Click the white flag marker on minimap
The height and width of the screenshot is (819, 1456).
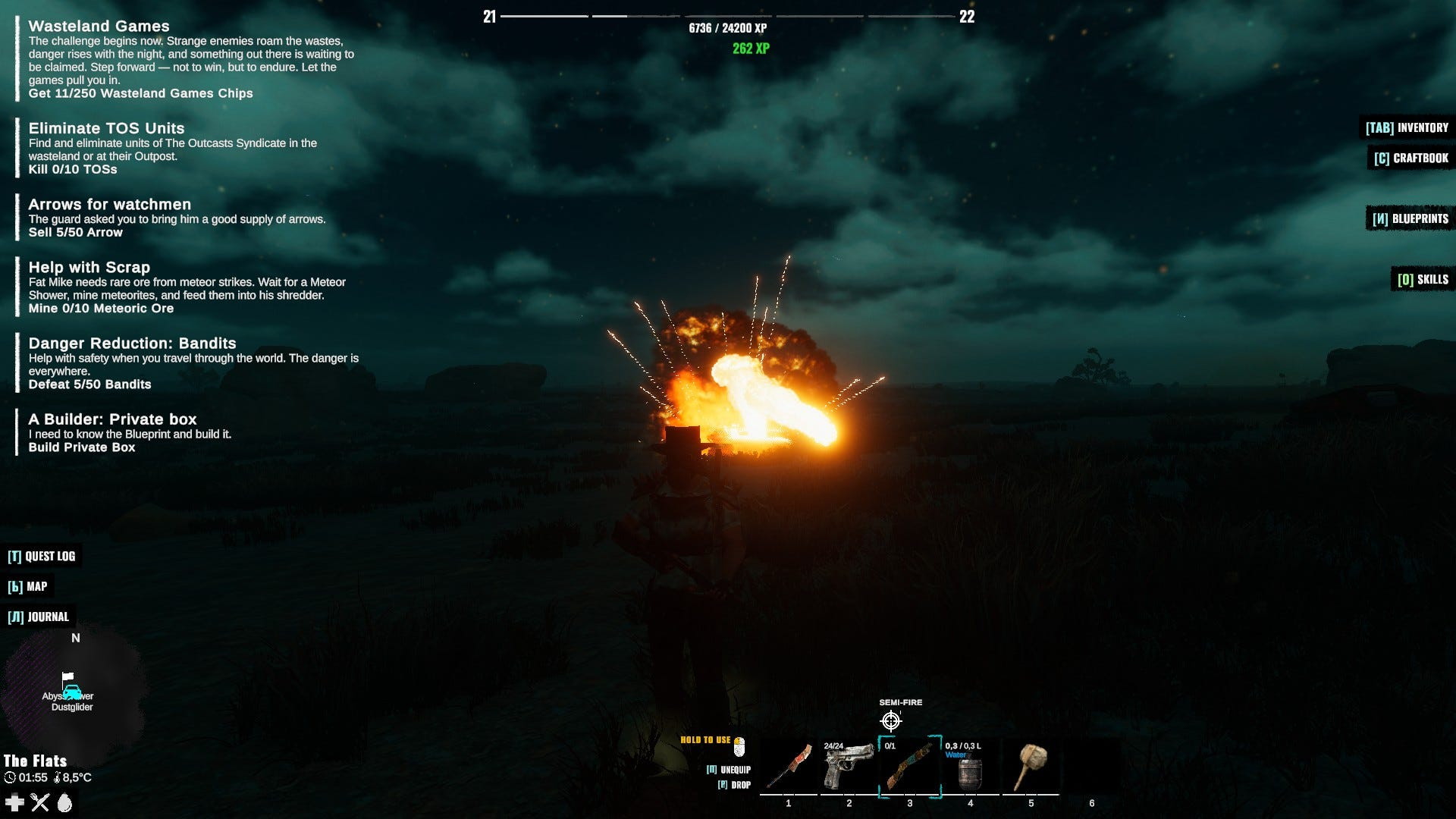tap(68, 676)
